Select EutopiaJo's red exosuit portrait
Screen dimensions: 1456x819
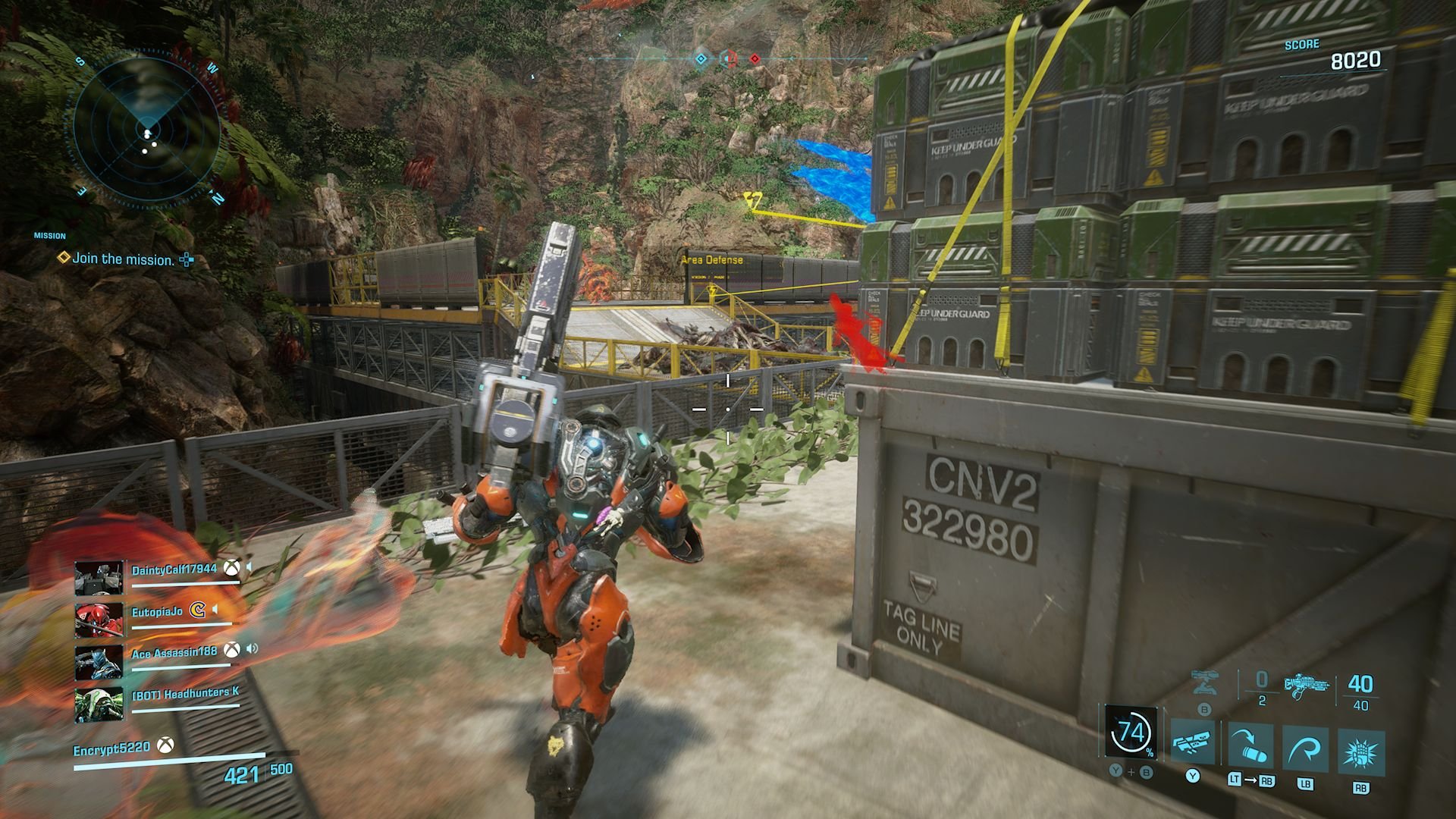coord(99,619)
